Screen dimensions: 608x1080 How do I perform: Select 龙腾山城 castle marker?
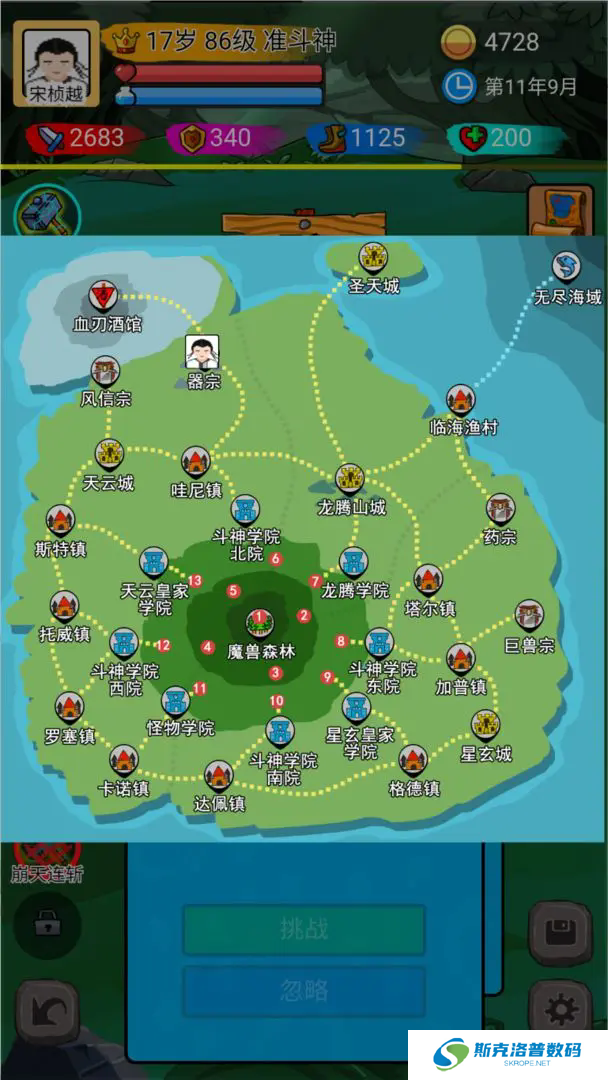tap(350, 479)
